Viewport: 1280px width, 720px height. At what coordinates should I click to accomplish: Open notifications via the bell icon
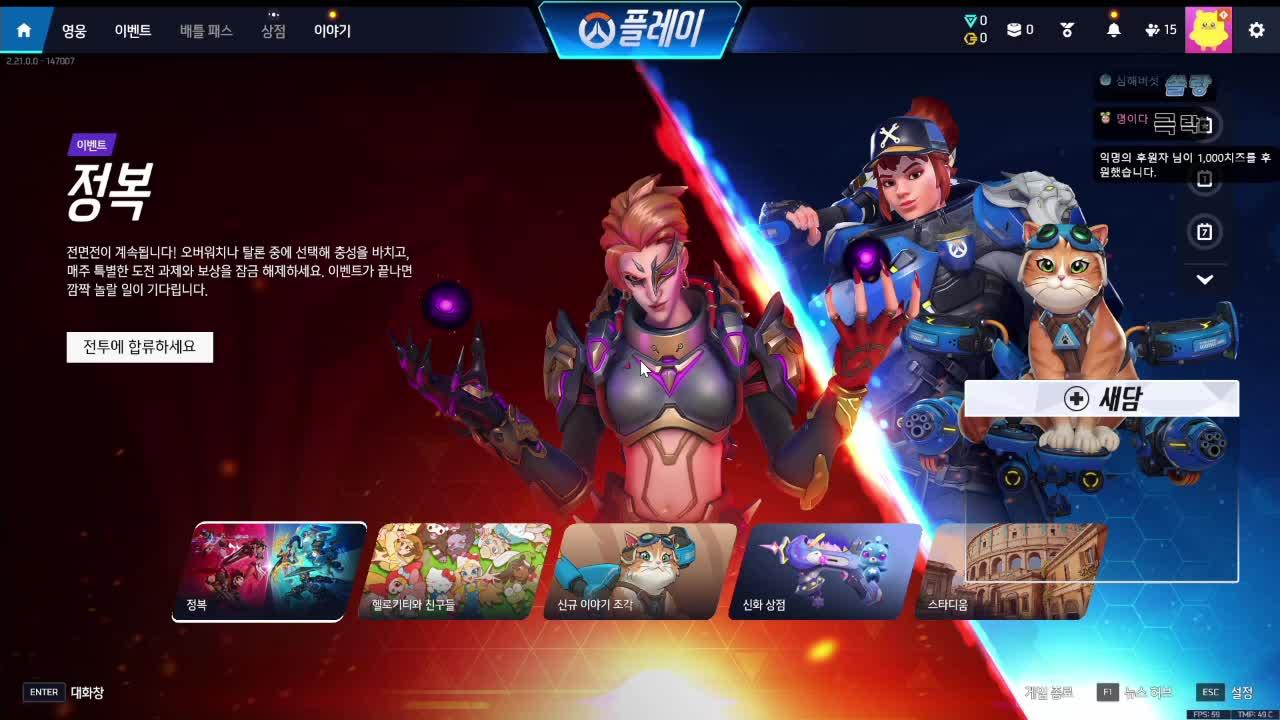(x=1113, y=29)
